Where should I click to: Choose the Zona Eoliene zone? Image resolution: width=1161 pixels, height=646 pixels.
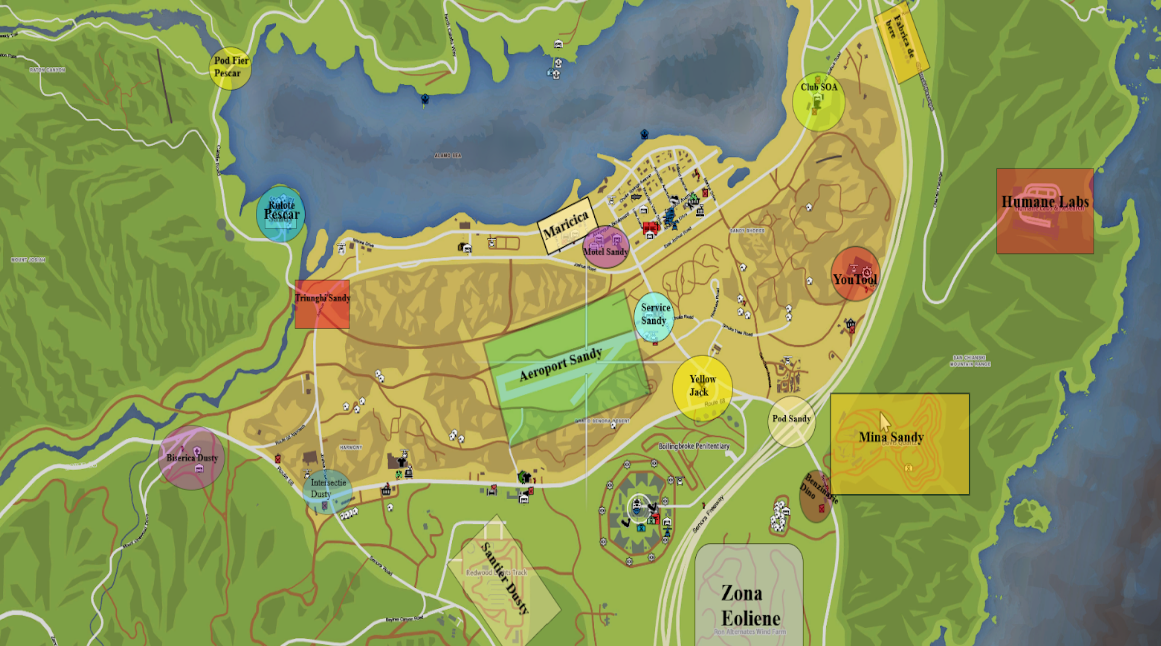749,596
